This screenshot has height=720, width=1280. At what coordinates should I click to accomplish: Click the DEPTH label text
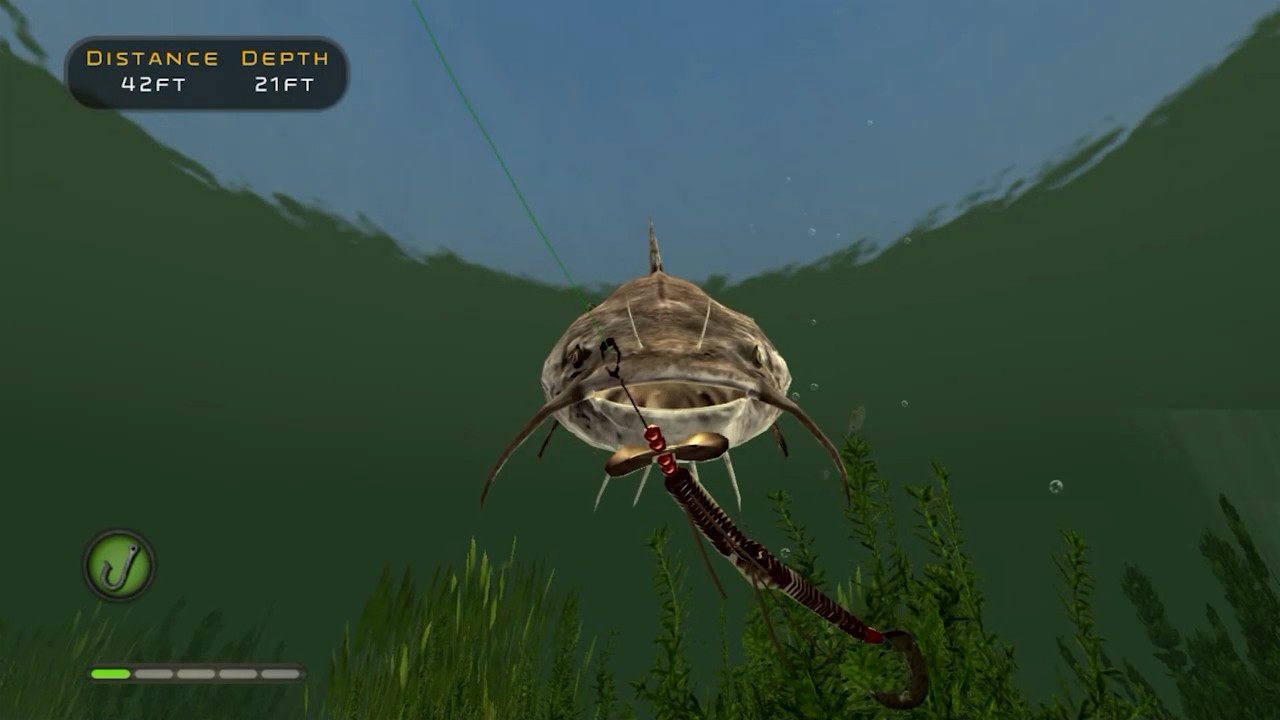(283, 58)
